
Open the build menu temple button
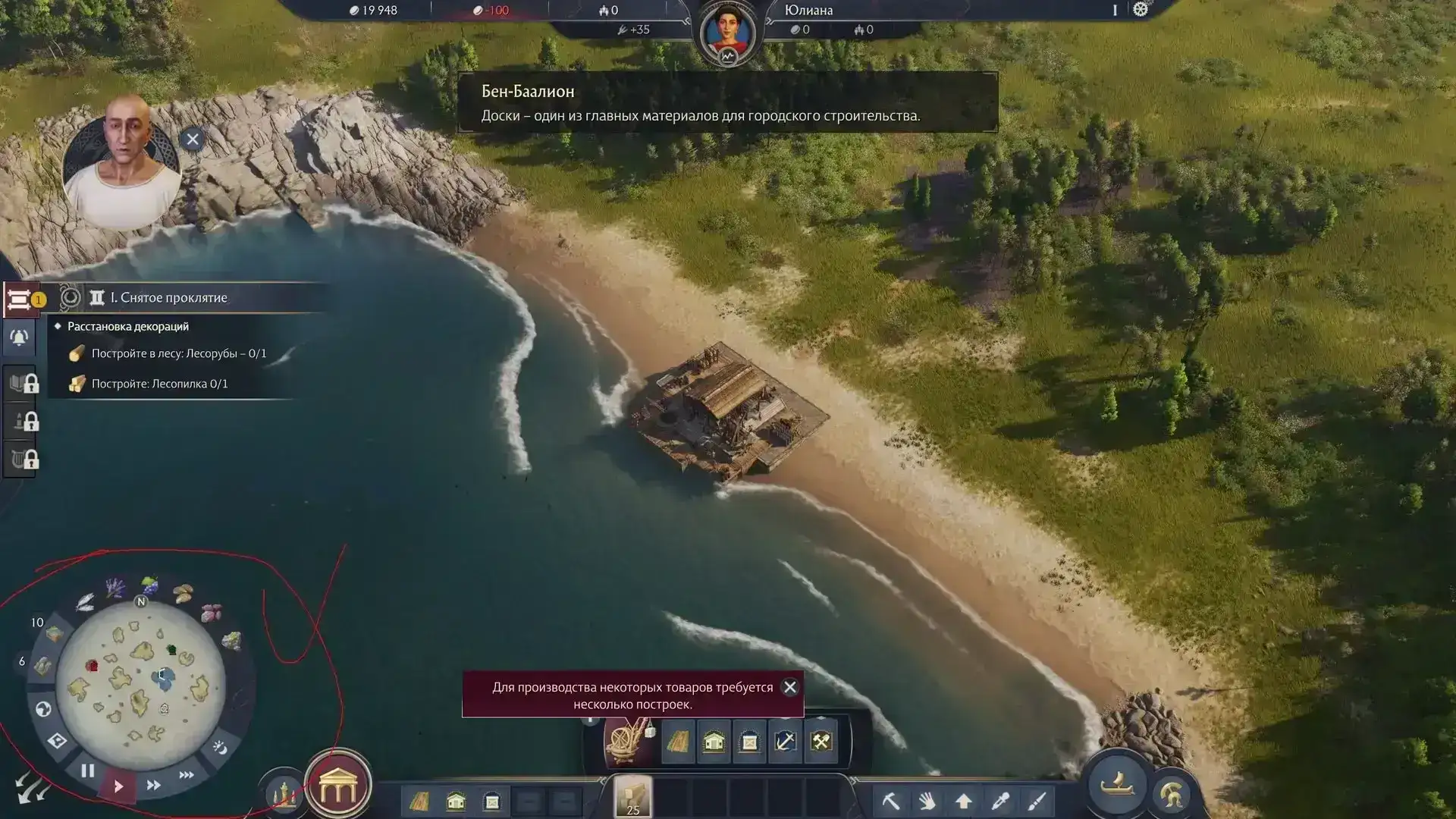337,786
